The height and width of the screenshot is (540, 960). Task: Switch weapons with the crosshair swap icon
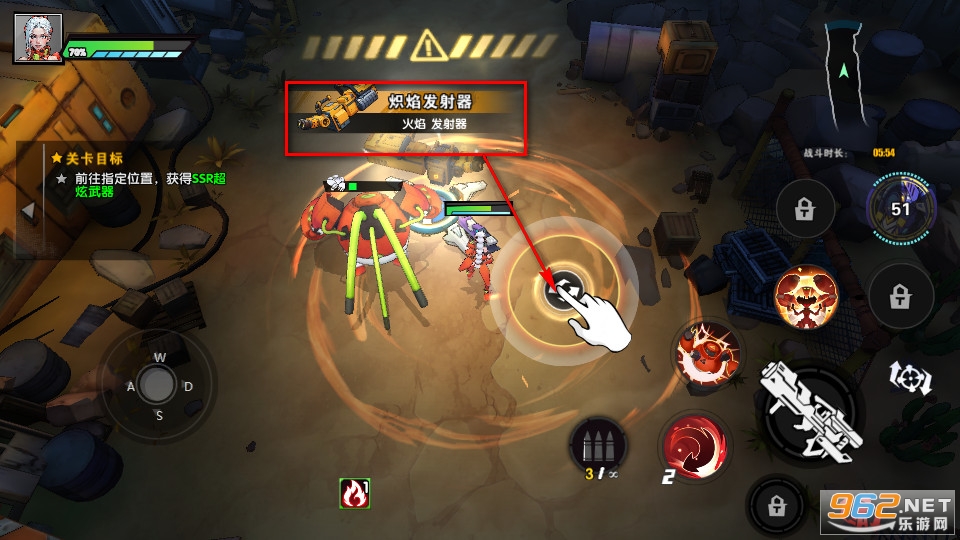(910, 379)
